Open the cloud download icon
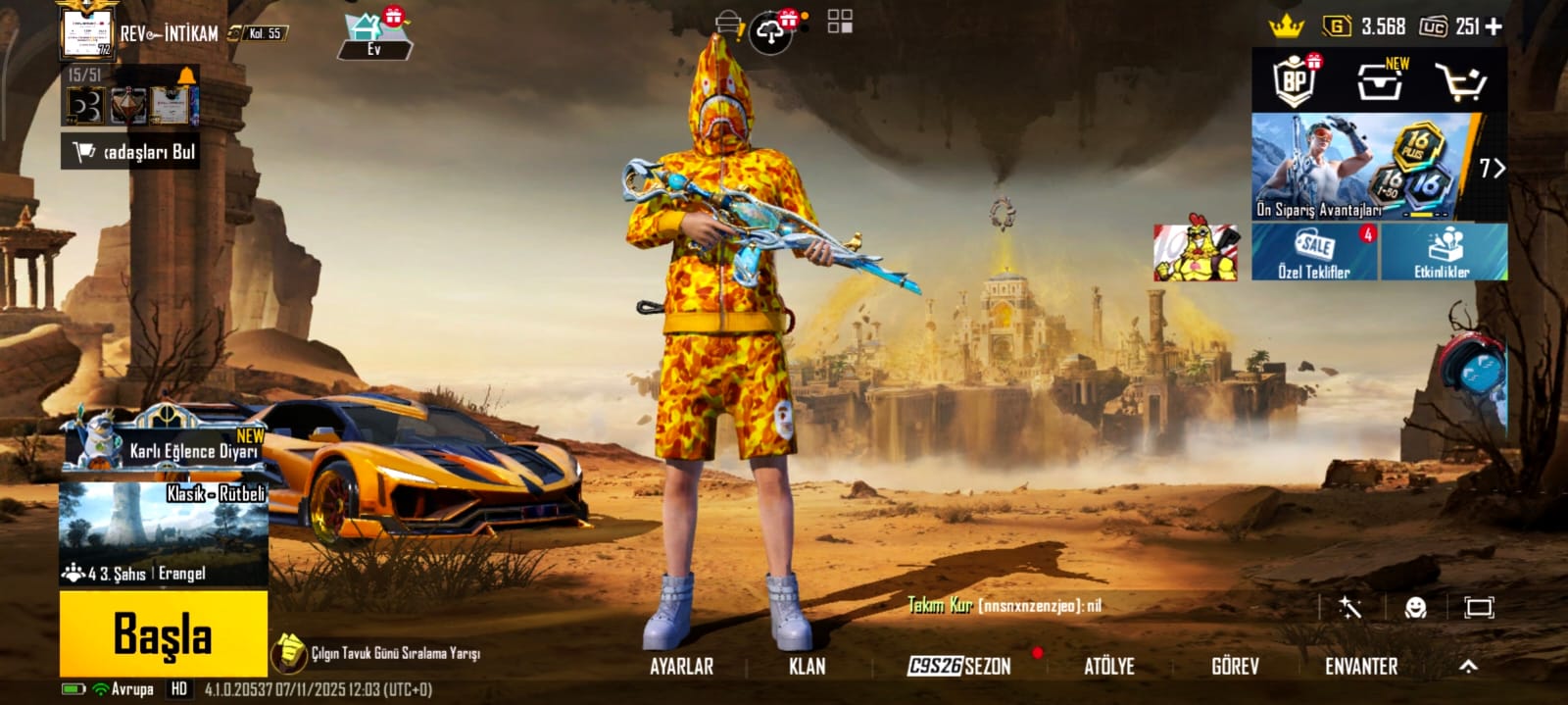This screenshot has height=705, width=1568. 772,34
